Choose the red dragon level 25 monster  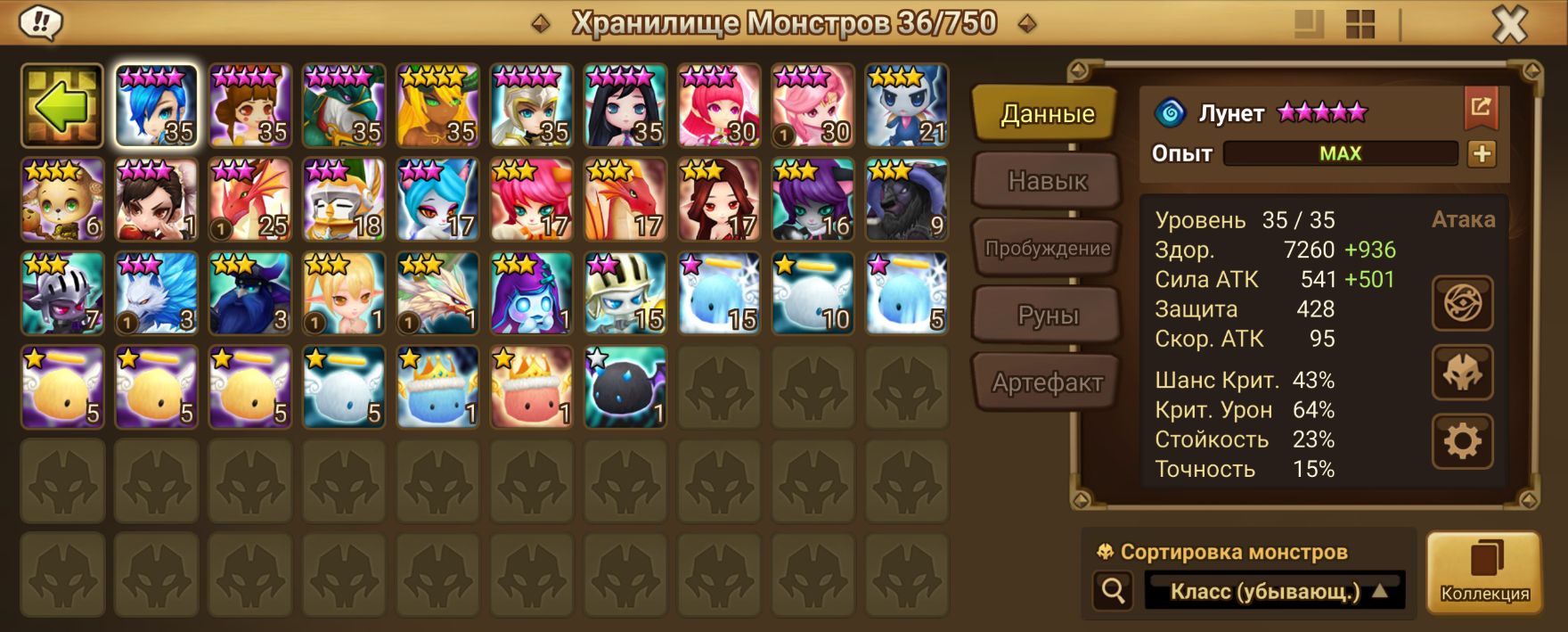pos(250,201)
